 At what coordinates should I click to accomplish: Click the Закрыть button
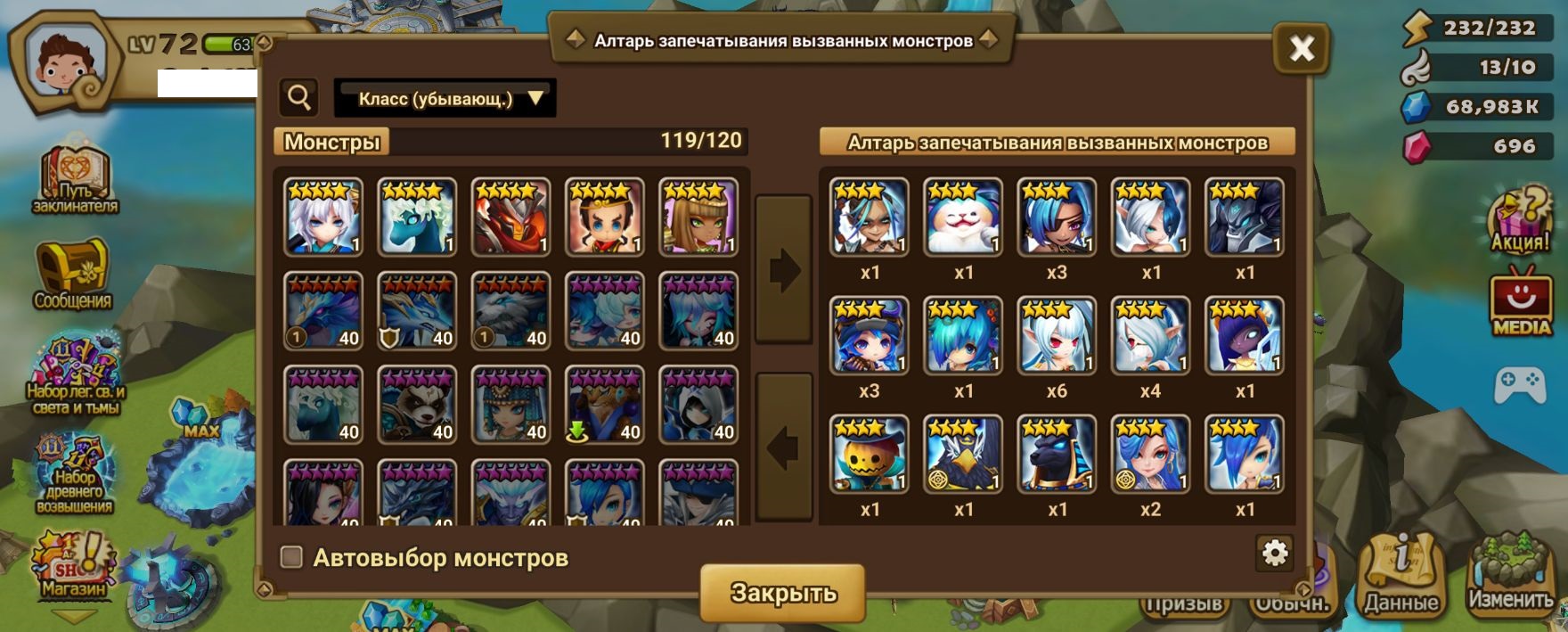pos(782,593)
